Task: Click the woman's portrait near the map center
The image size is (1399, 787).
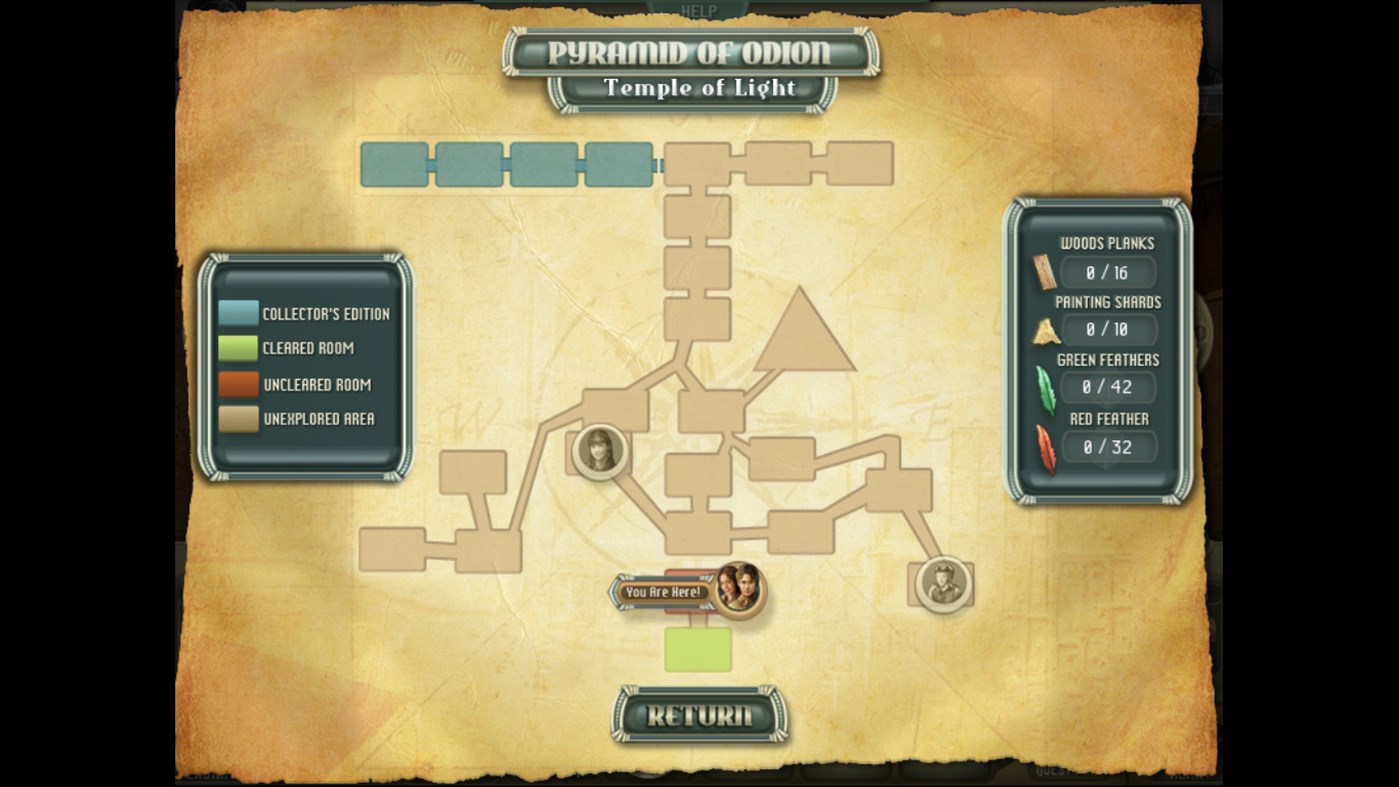Action: click(600, 450)
